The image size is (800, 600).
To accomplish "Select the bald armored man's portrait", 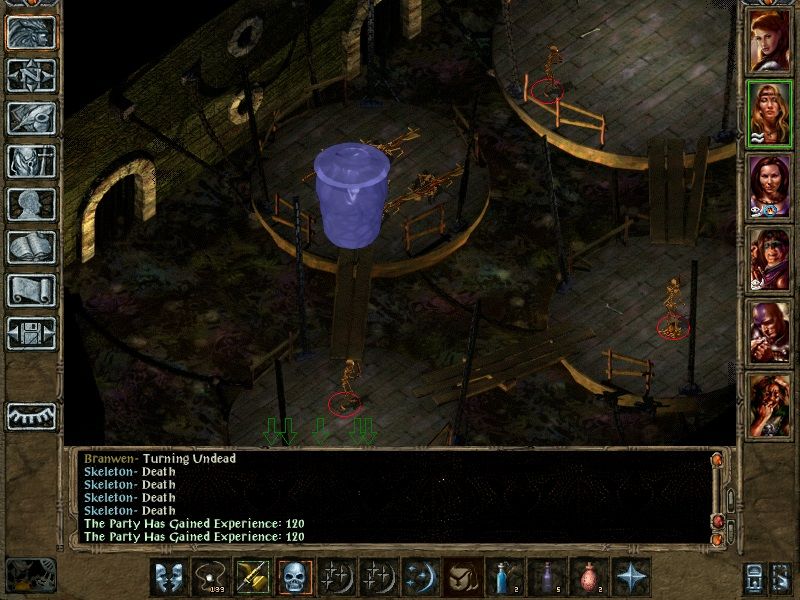I will click(x=768, y=334).
